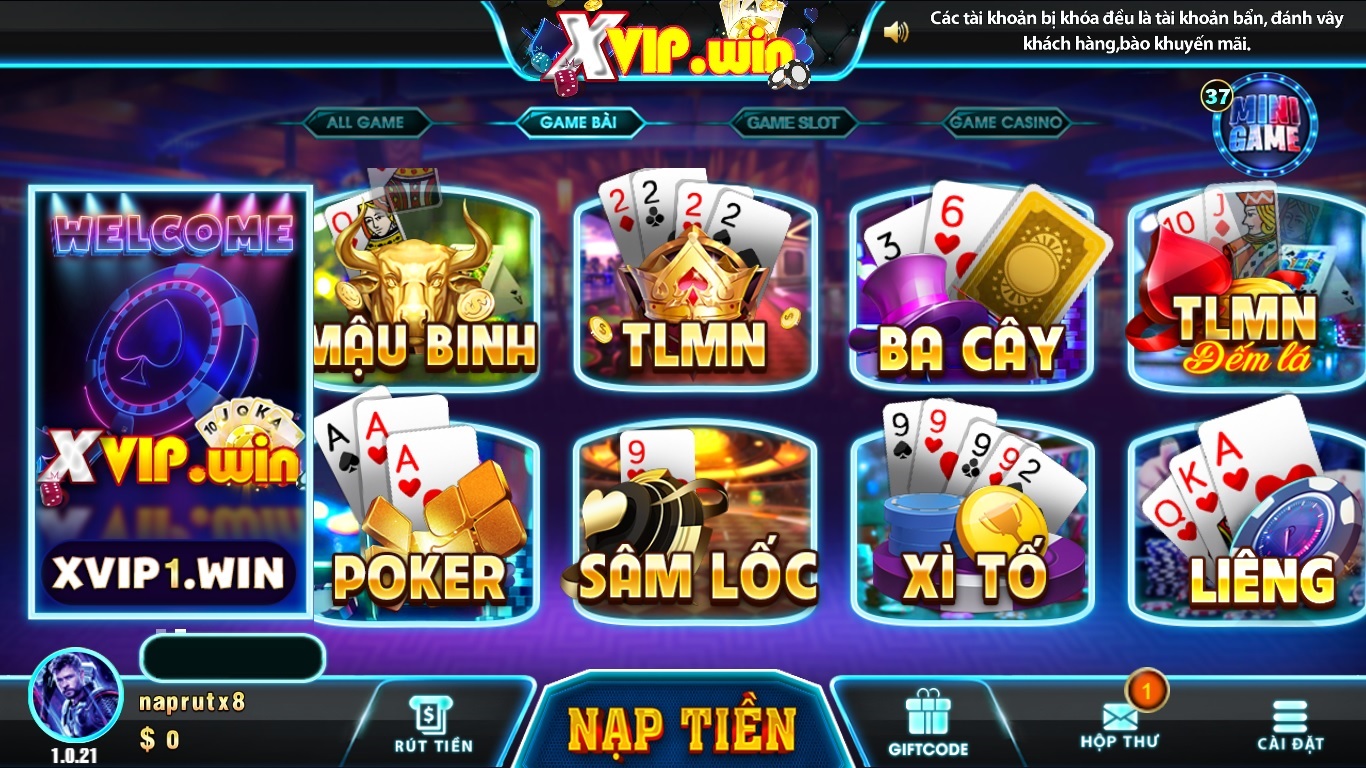Play the Sâm Lốc game

[697, 510]
